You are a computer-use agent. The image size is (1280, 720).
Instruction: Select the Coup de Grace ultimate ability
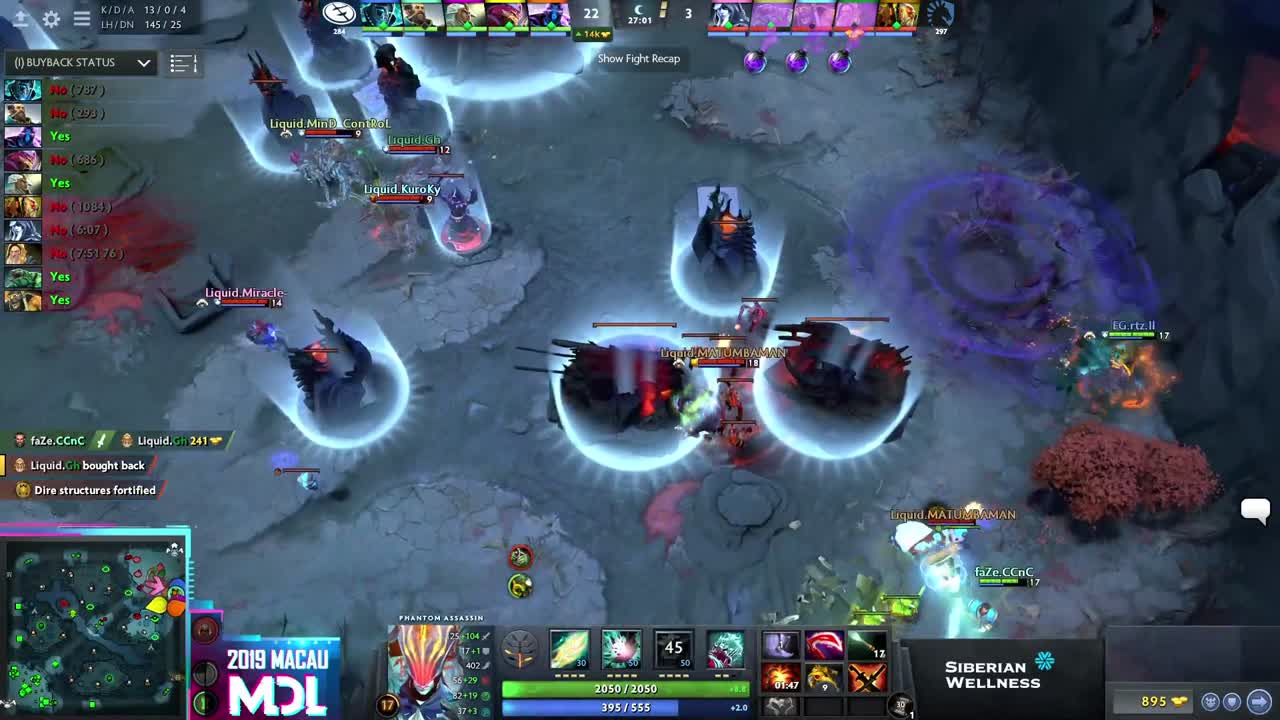point(726,647)
